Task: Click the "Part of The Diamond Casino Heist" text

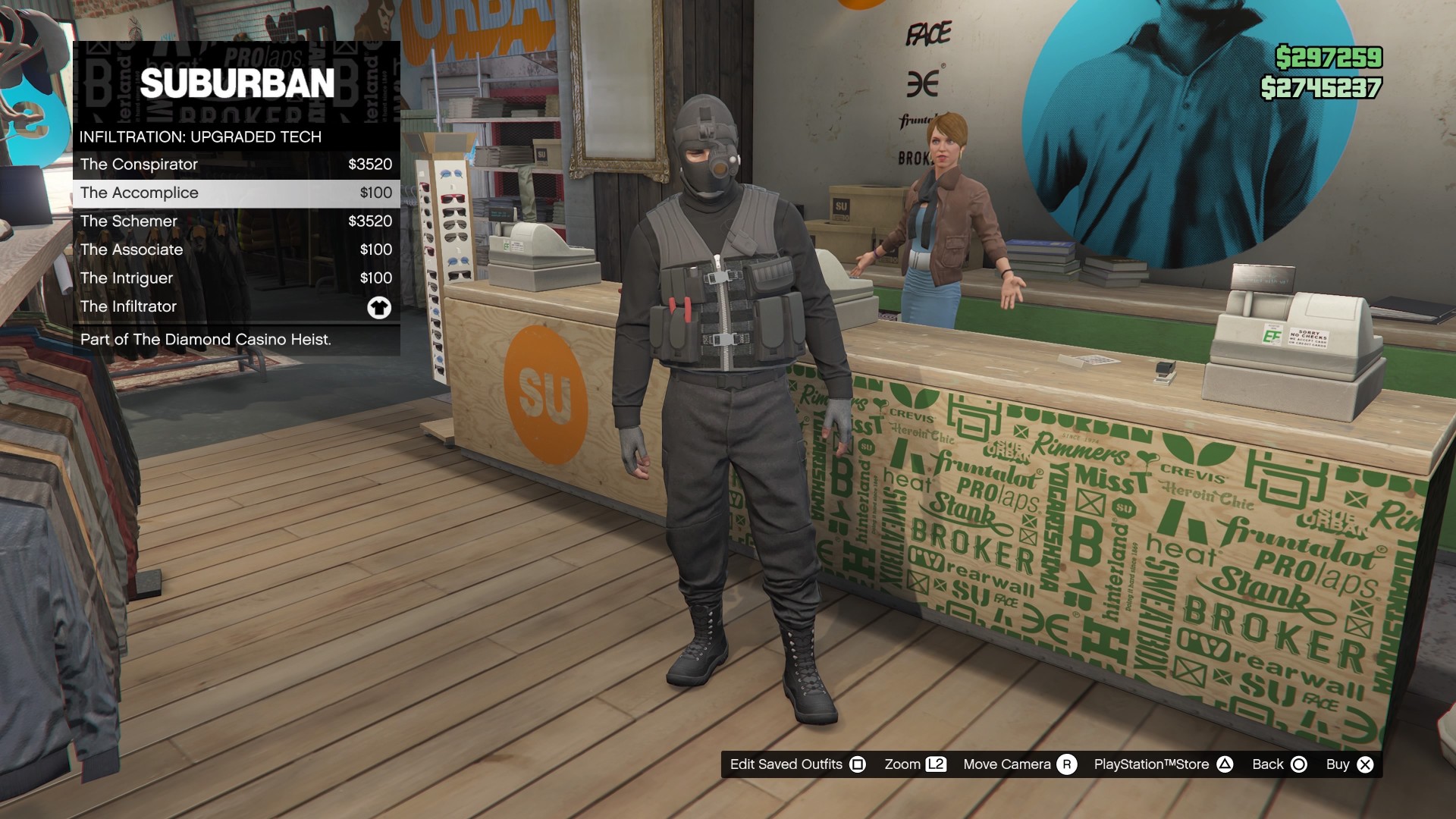Action: [x=206, y=340]
